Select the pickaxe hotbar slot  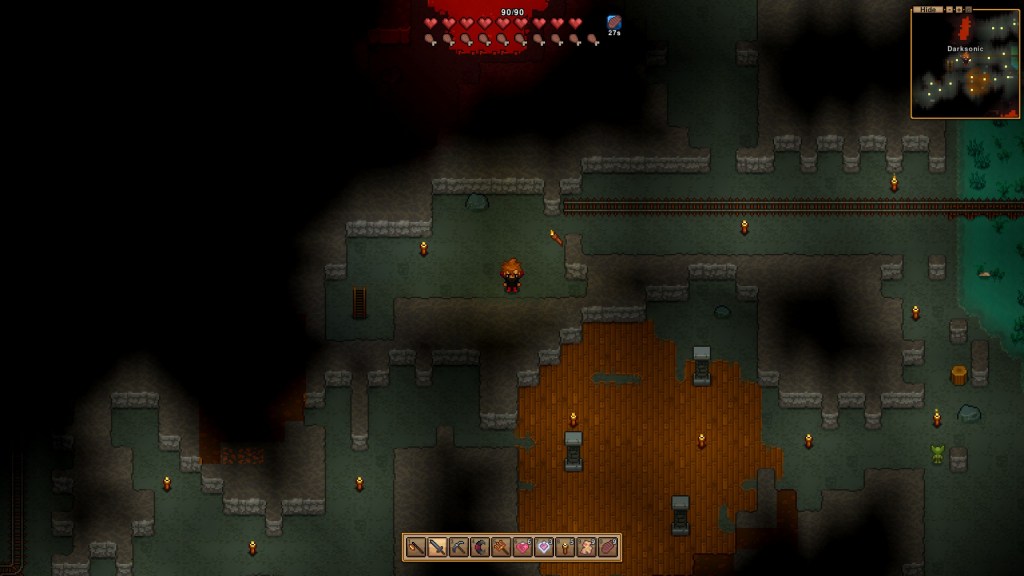coord(458,547)
